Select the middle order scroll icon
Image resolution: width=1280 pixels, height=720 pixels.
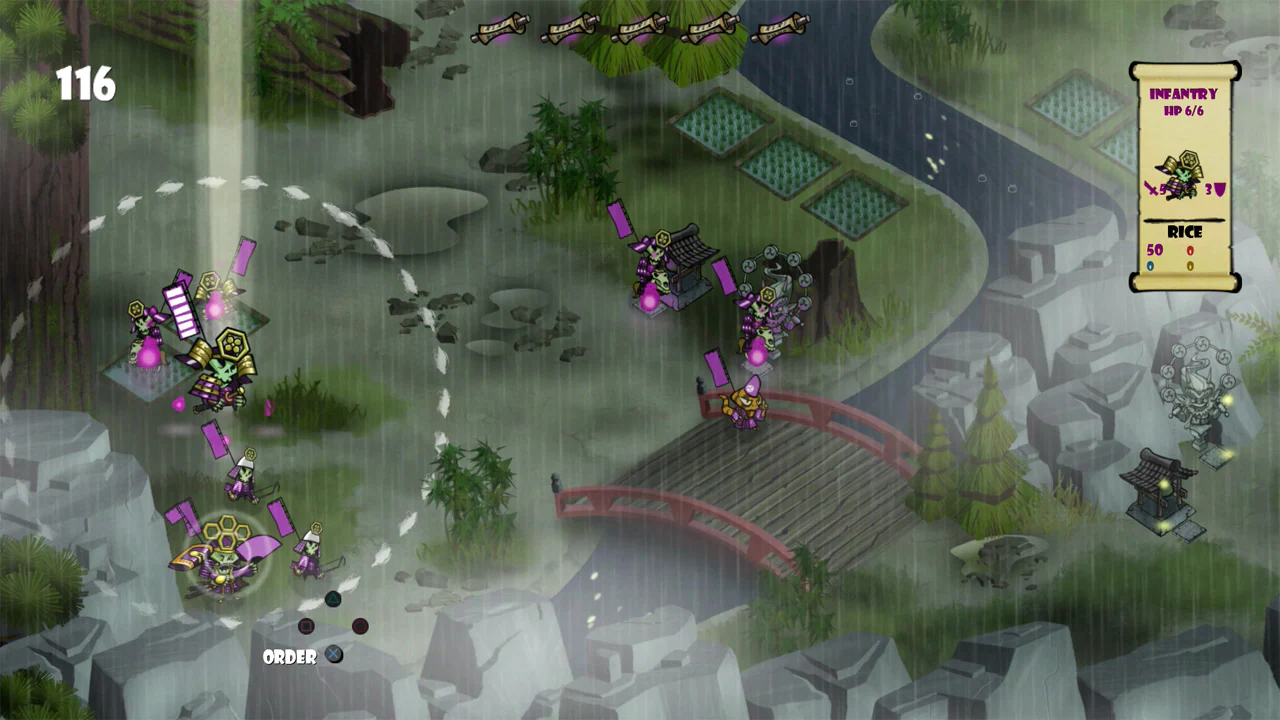(x=640, y=25)
